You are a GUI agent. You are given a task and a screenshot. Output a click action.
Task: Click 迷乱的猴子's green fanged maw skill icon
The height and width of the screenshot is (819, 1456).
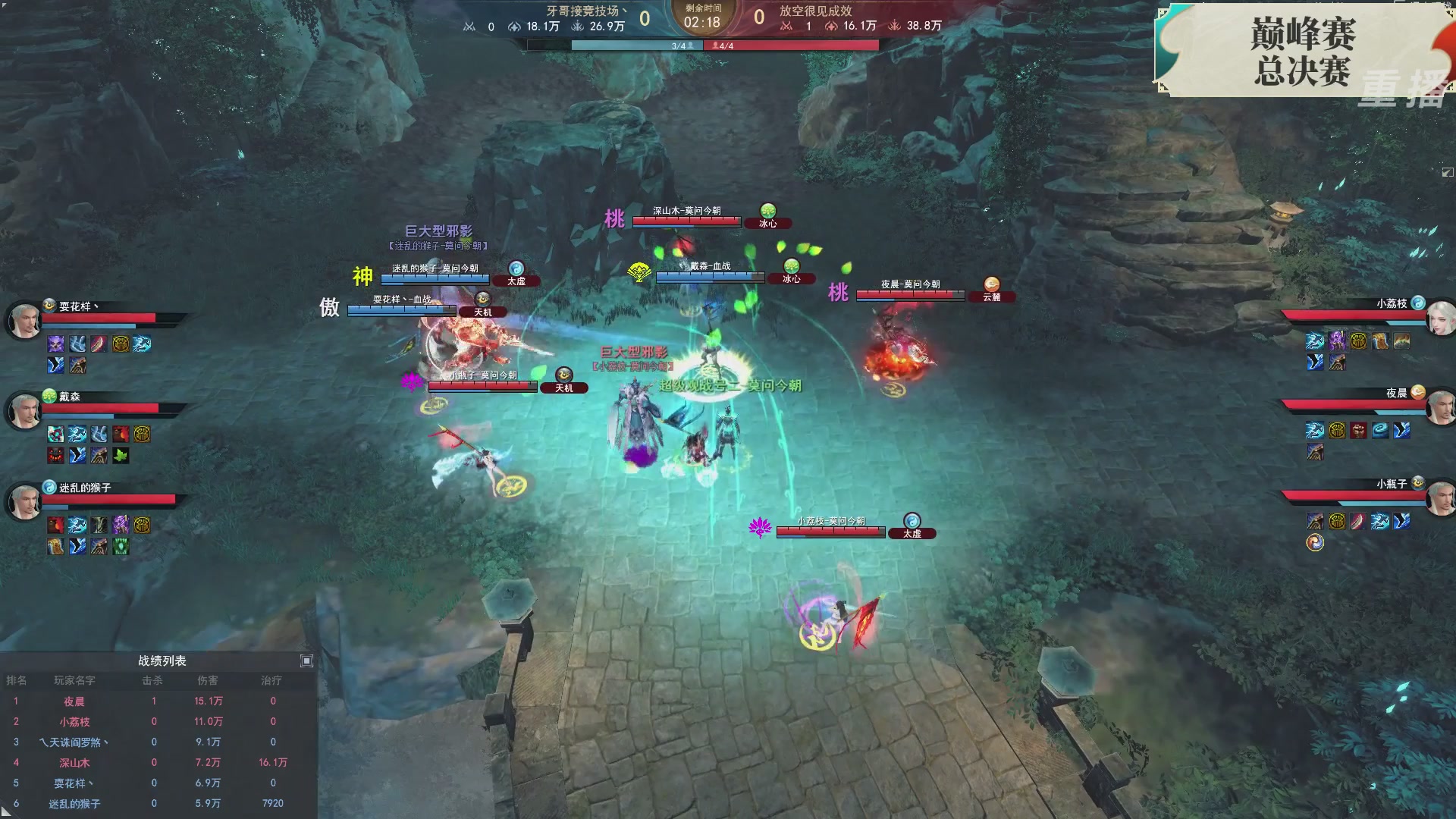[120, 545]
